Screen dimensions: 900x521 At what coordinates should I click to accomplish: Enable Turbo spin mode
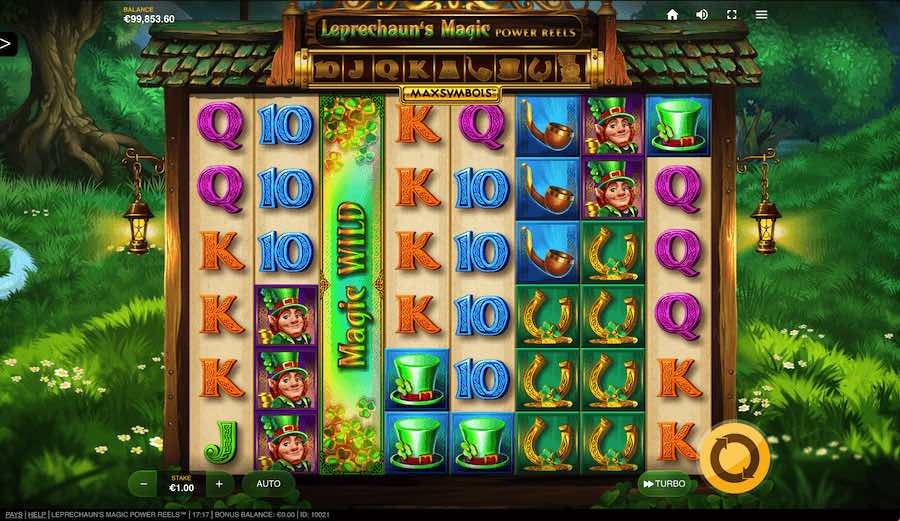tap(664, 484)
